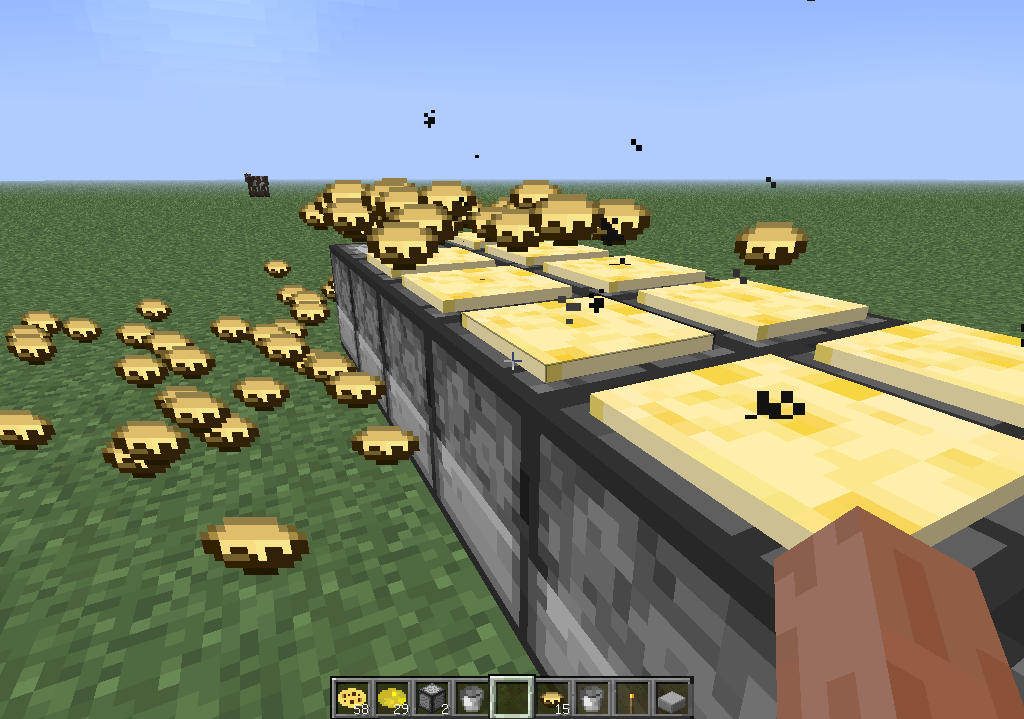Screen dimensions: 1024x719
Task: Select the stone slab hotbar slot
Action: pos(671,697)
